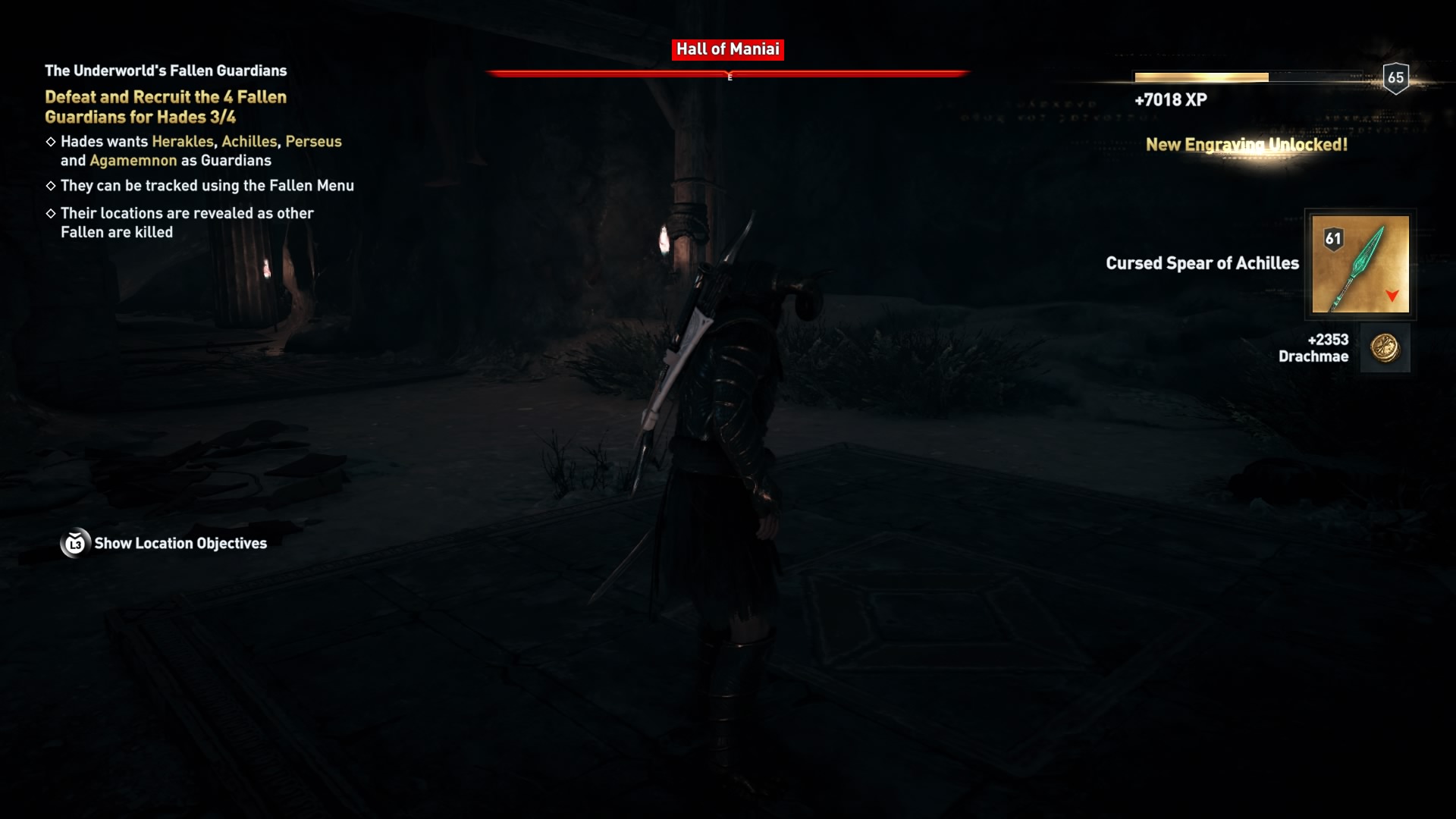Screen dimensions: 1456x819
Task: Click the enemy health bar
Action: (730, 74)
